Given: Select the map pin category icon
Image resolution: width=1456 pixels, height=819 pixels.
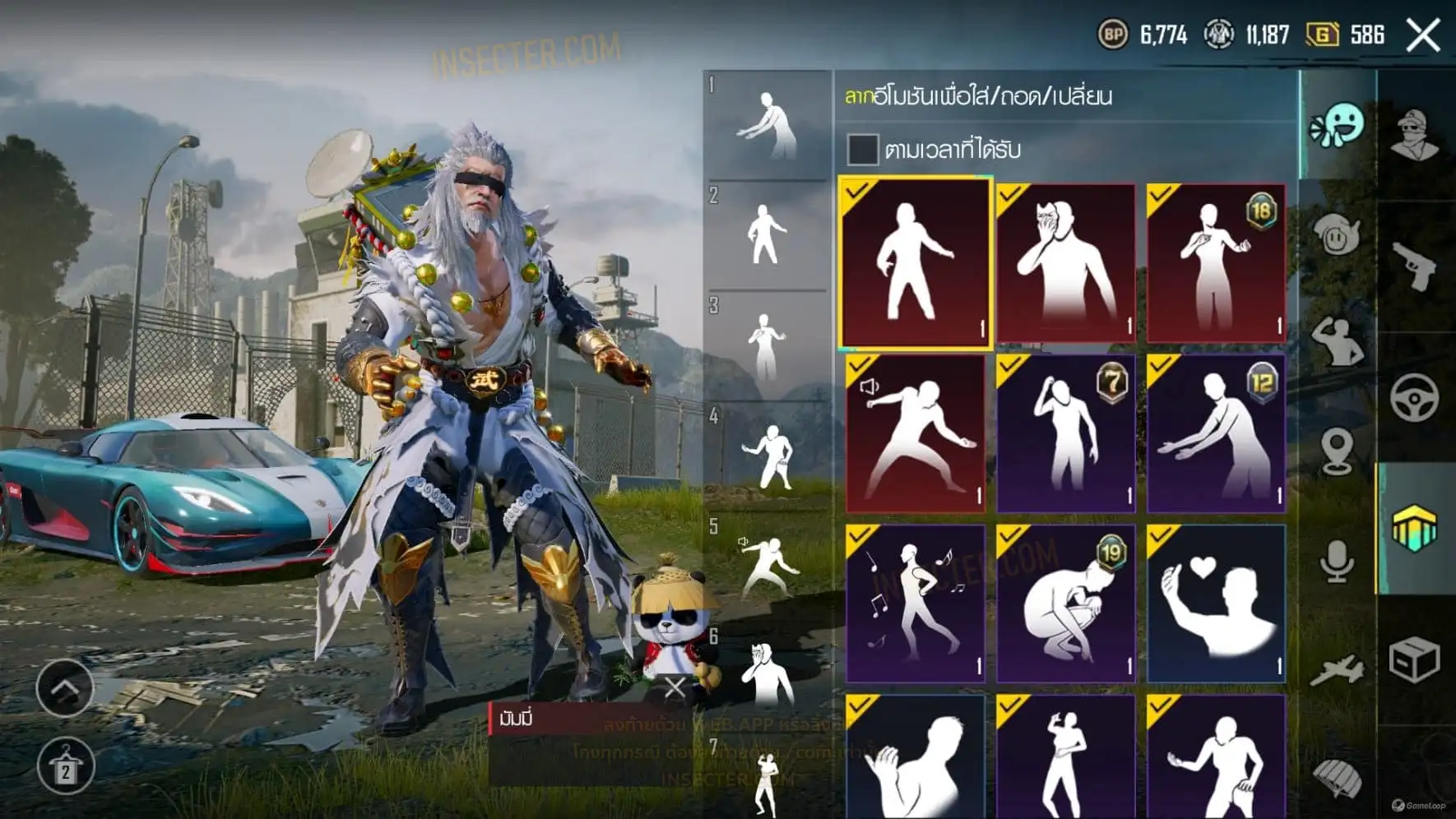Looking at the screenshot, I should click(1337, 451).
